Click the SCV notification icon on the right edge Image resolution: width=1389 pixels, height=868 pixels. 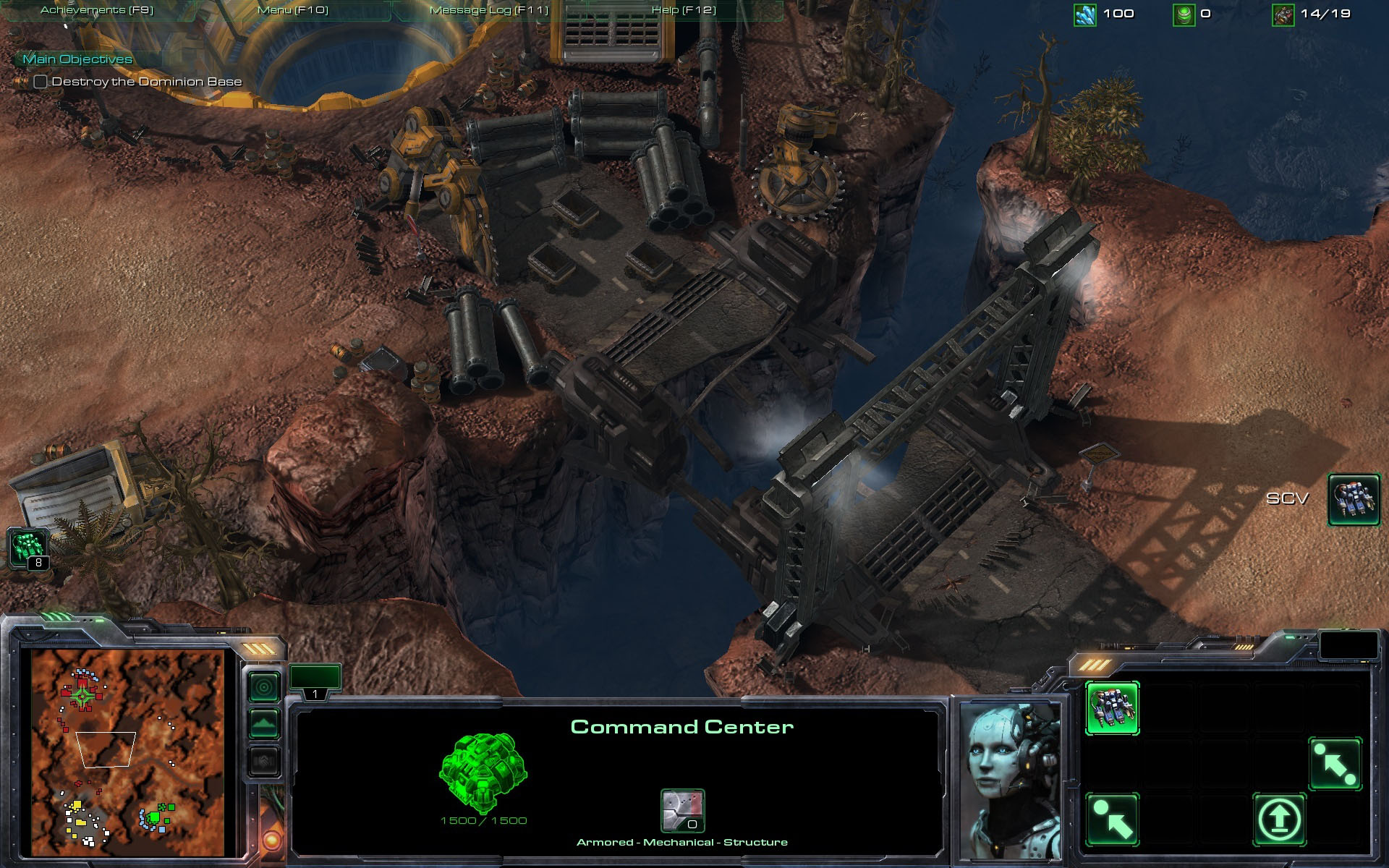(x=1354, y=498)
